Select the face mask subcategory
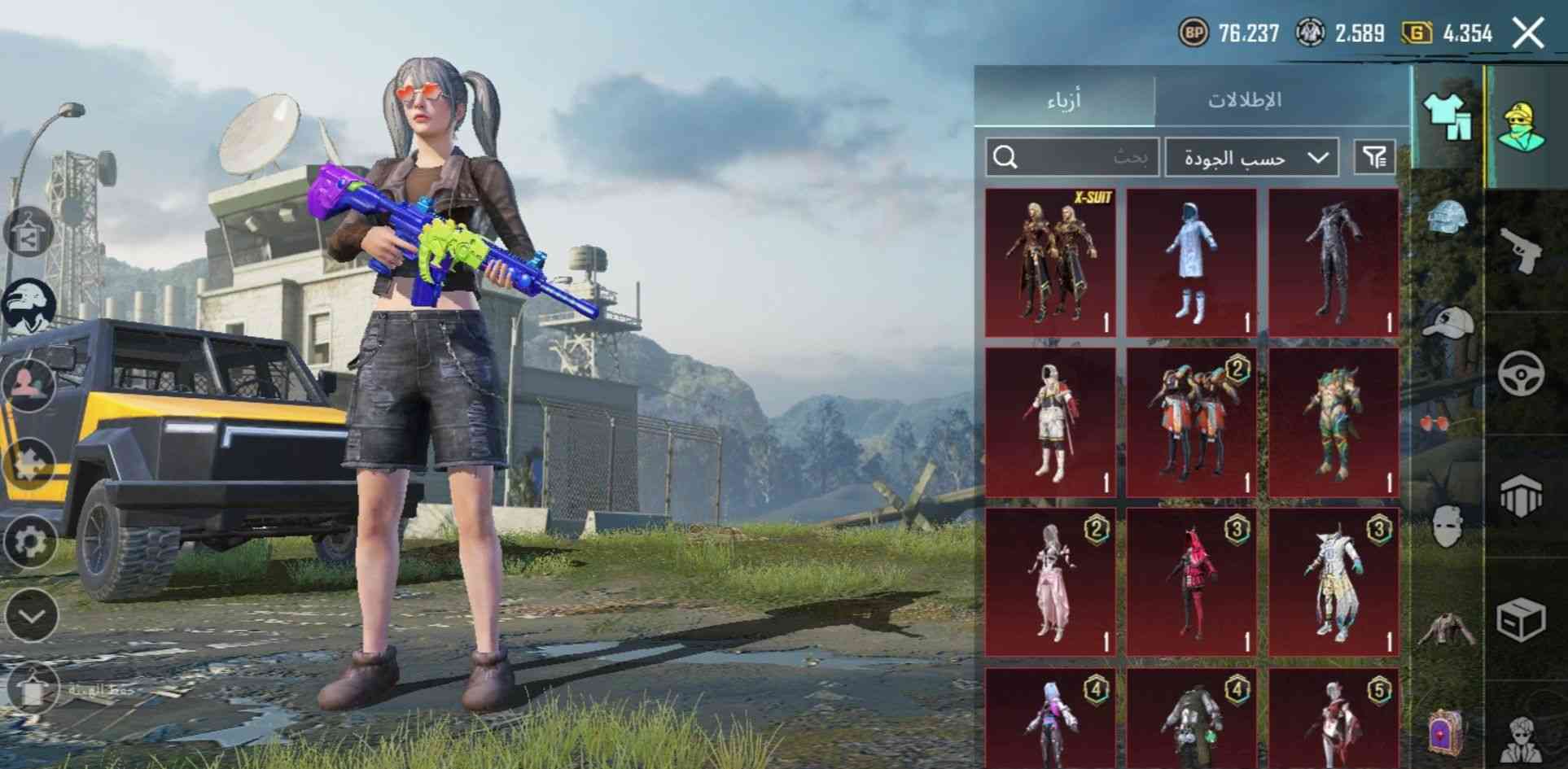This screenshot has width=1568, height=769. pyautogui.click(x=1448, y=526)
